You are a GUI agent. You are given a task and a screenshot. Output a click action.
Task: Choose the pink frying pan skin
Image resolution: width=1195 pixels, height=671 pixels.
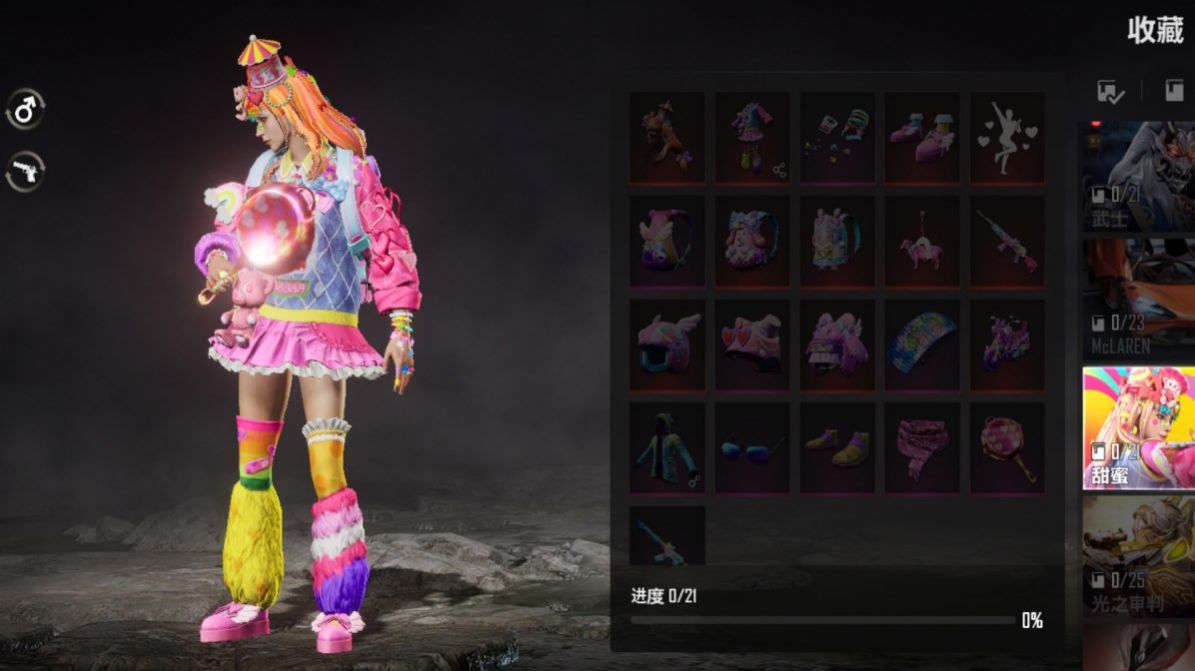tap(1007, 448)
